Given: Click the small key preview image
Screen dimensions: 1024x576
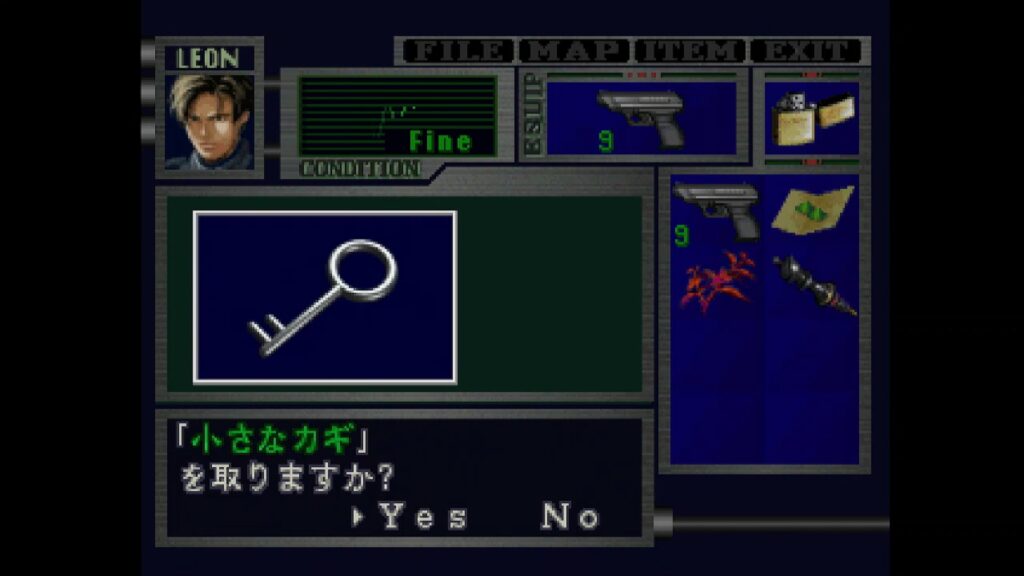Looking at the screenshot, I should pos(325,297).
